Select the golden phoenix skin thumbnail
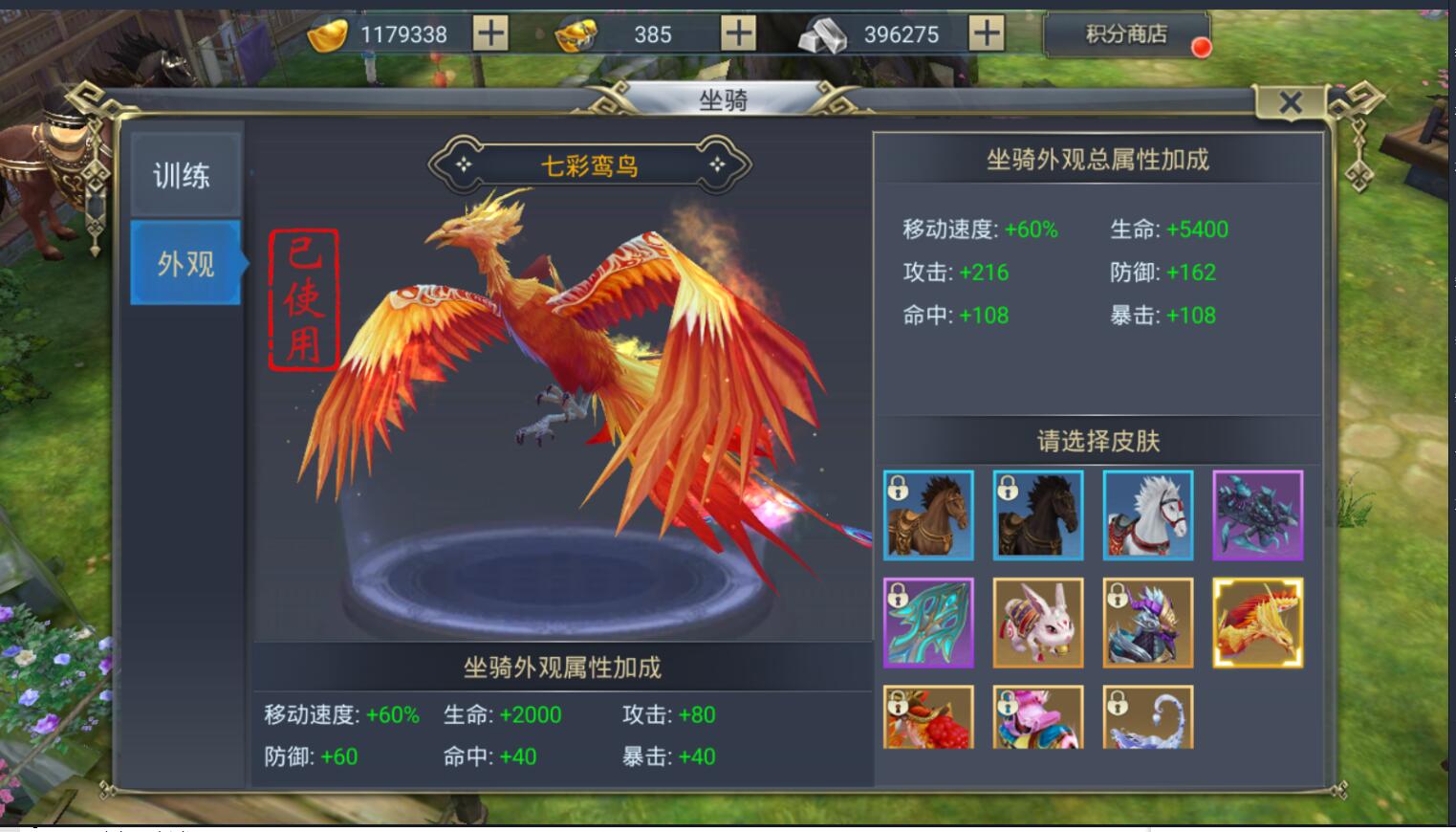Screen dimensions: 1456x832 [x=1257, y=623]
